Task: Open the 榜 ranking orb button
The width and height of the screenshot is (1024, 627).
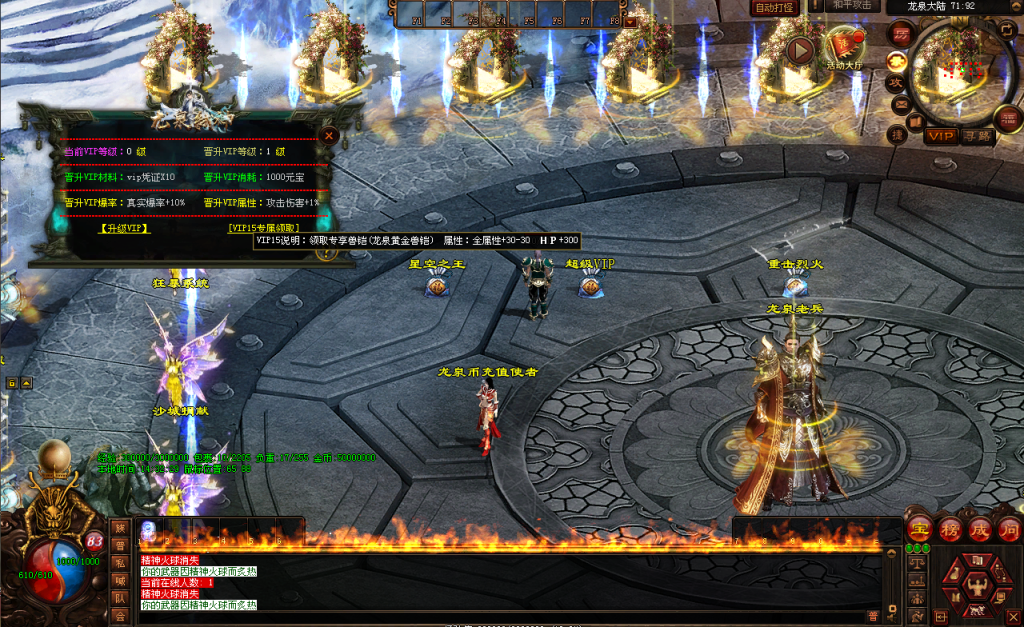Action: [949, 529]
